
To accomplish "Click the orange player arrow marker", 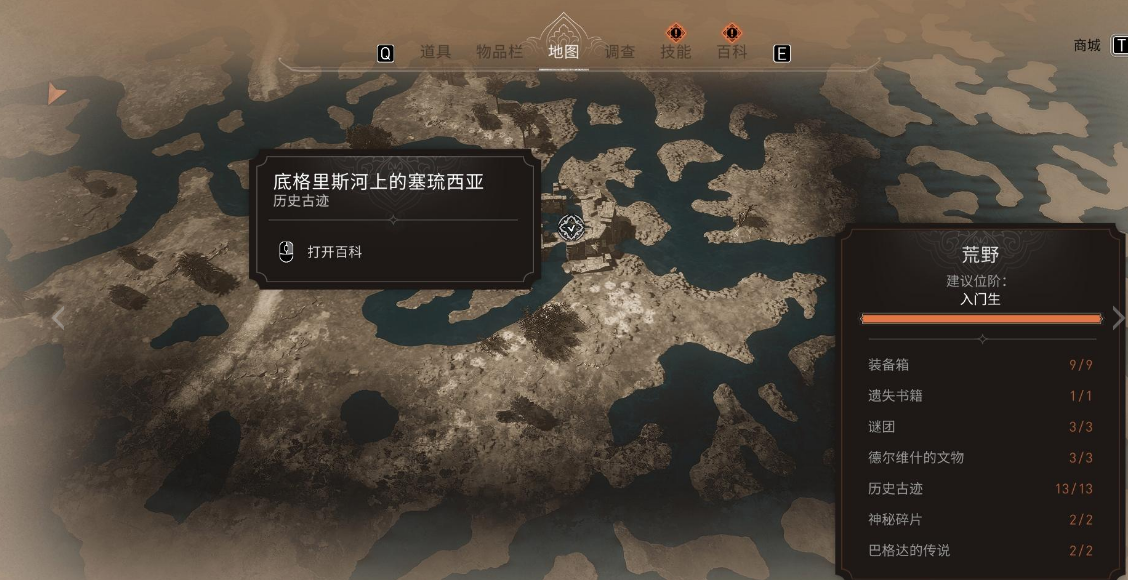I will pyautogui.click(x=55, y=94).
